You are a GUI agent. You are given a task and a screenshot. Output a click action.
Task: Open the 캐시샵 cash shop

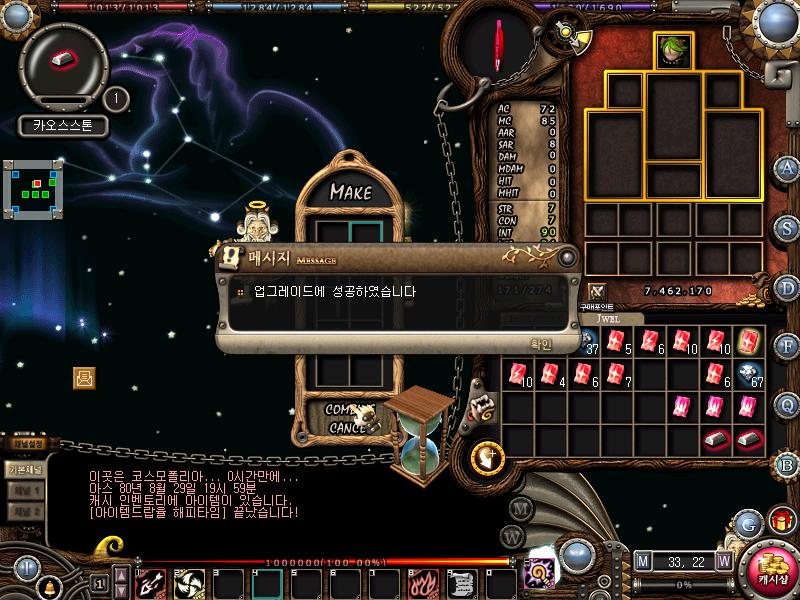click(x=771, y=570)
